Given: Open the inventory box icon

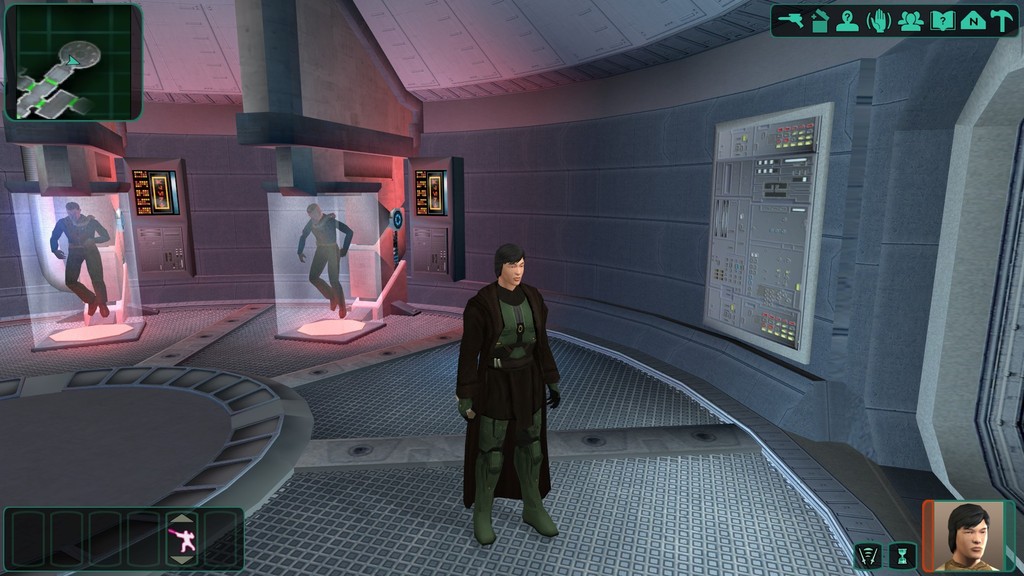Looking at the screenshot, I should coord(820,20).
